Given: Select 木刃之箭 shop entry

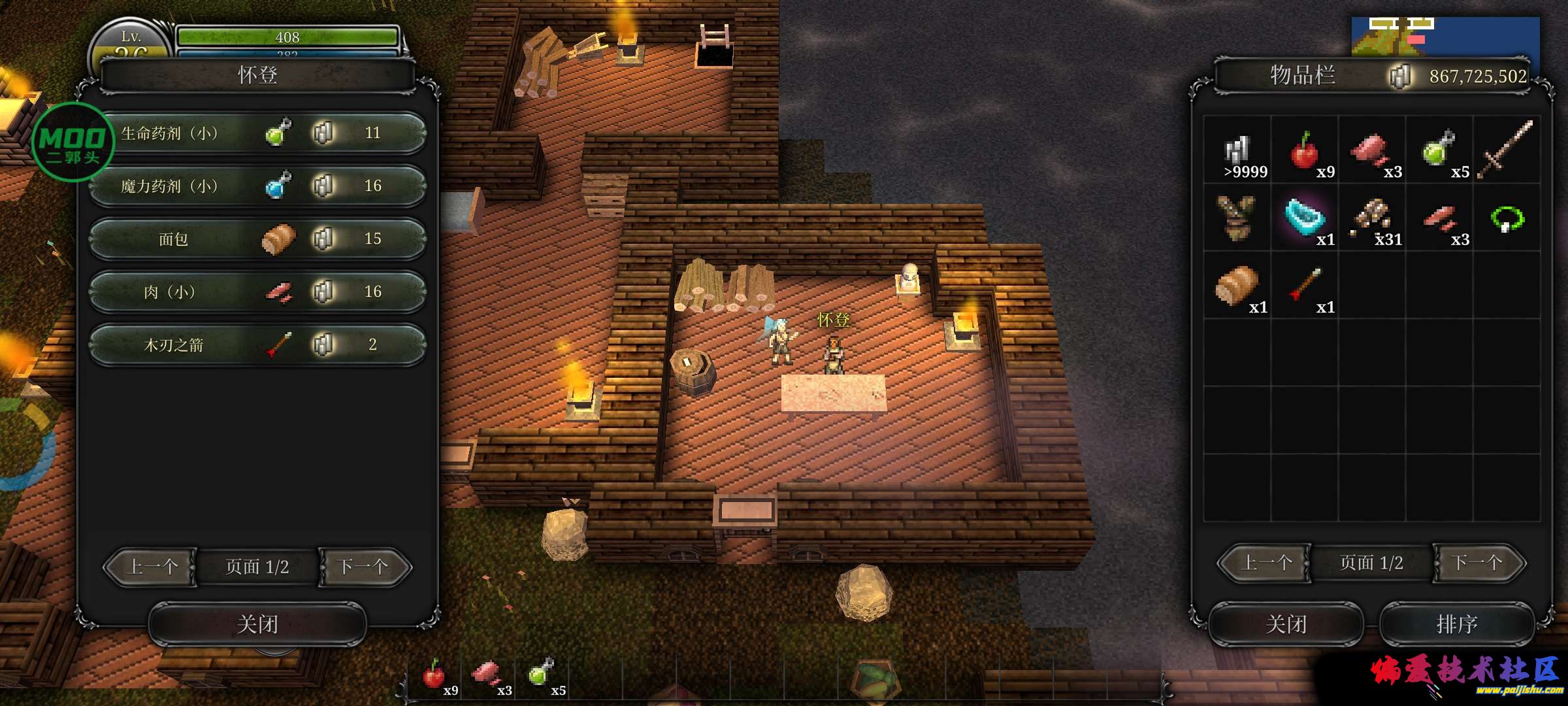Looking at the screenshot, I should 257,345.
